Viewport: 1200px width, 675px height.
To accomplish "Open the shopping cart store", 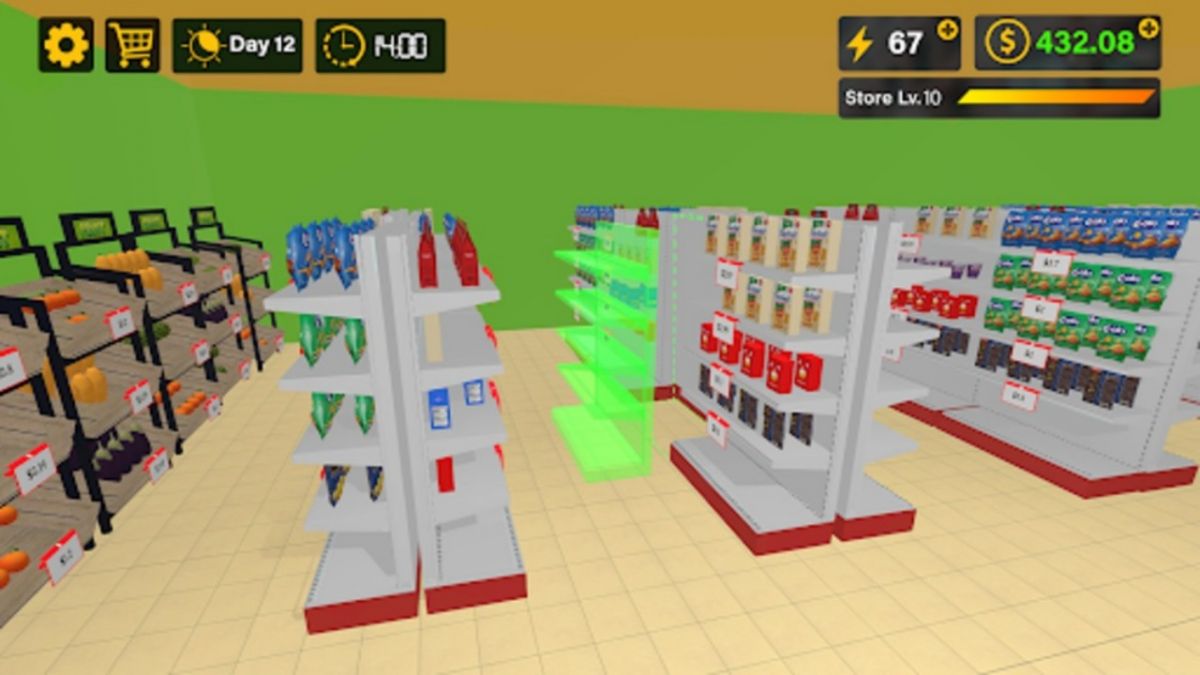I will pos(132,45).
